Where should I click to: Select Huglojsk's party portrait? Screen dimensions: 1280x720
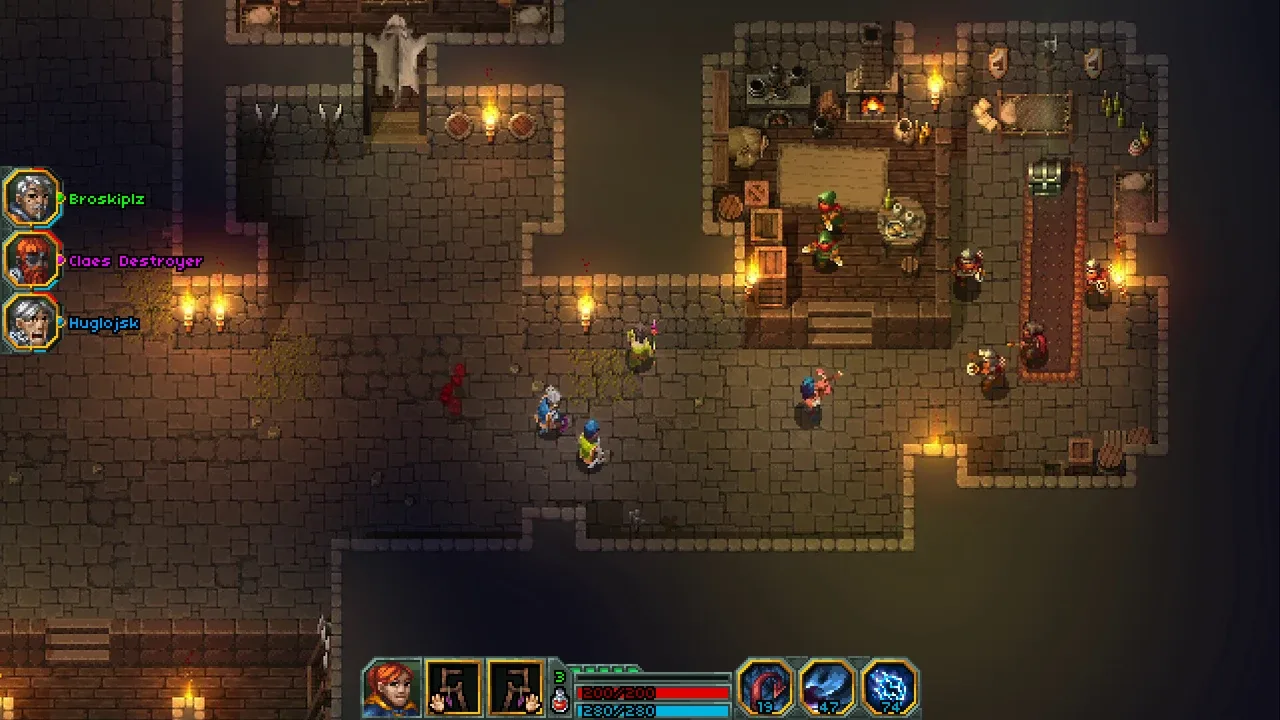click(x=30, y=322)
